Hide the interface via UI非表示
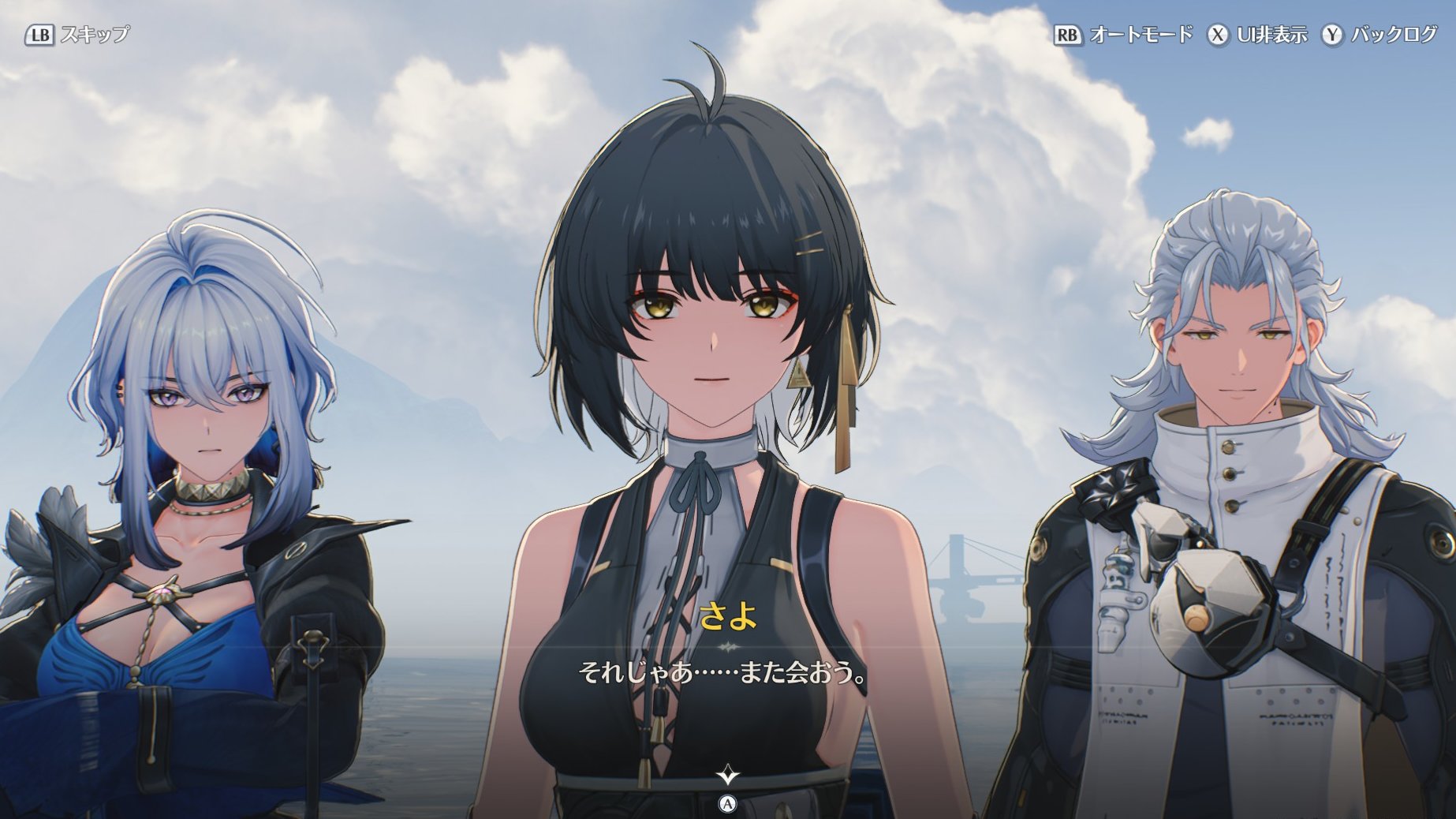Screen dimensions: 1456x819 pyautogui.click(x=1257, y=35)
